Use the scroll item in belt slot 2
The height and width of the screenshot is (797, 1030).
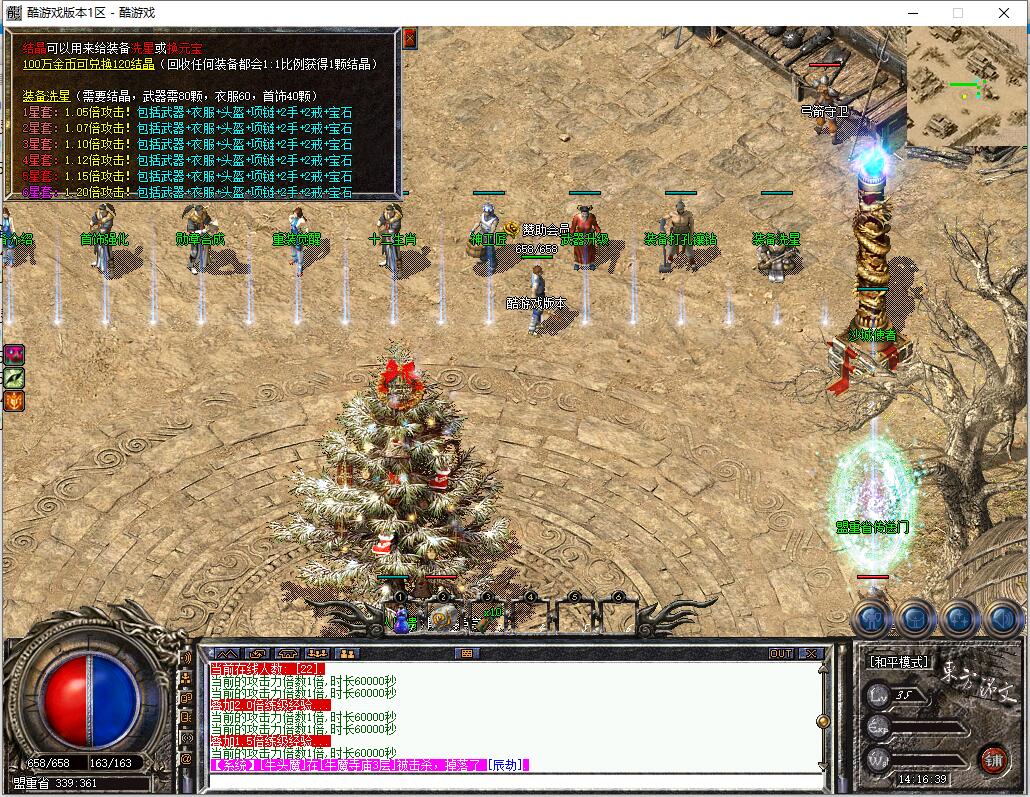(x=443, y=620)
